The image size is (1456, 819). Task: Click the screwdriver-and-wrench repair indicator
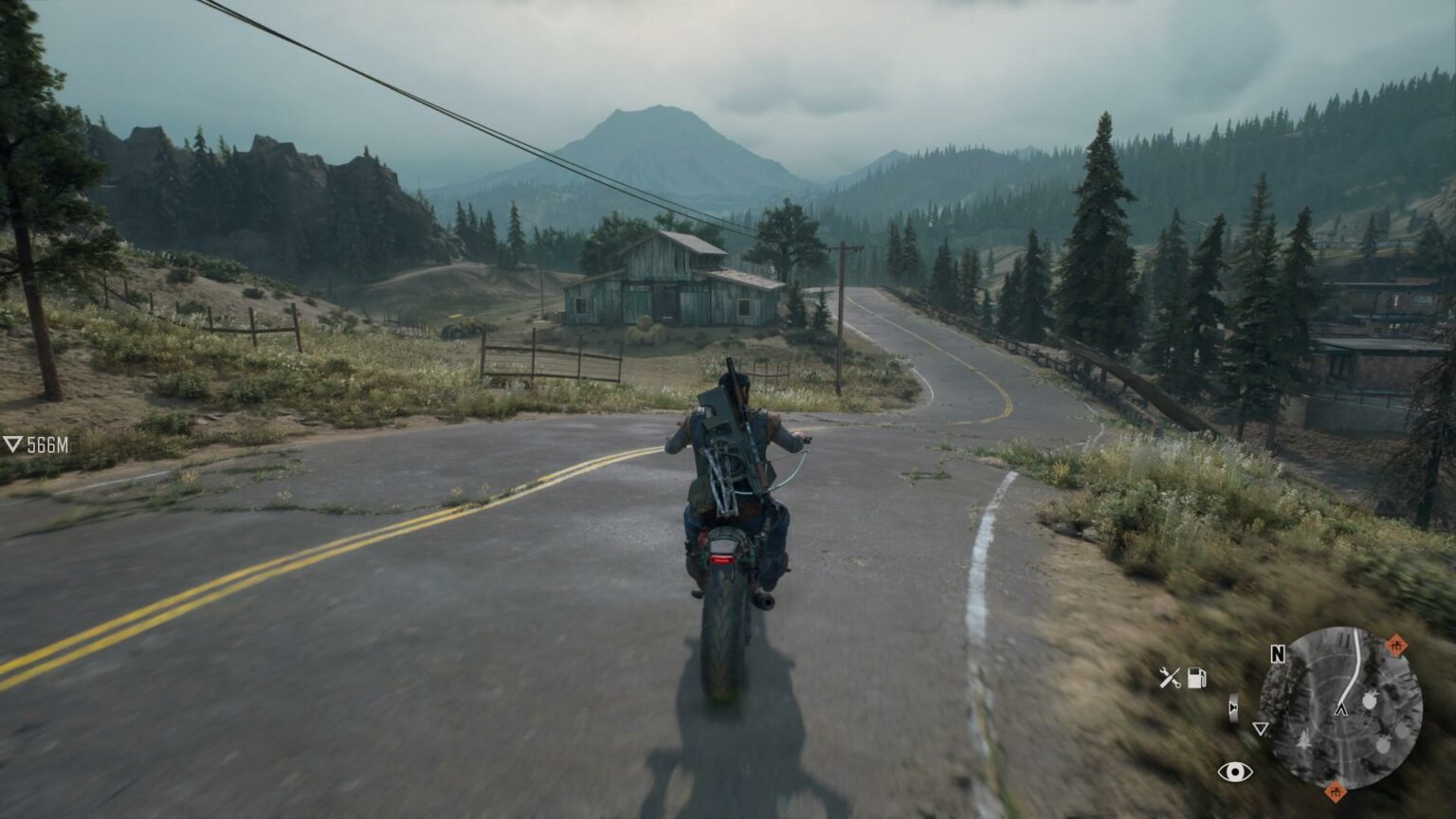click(1169, 677)
